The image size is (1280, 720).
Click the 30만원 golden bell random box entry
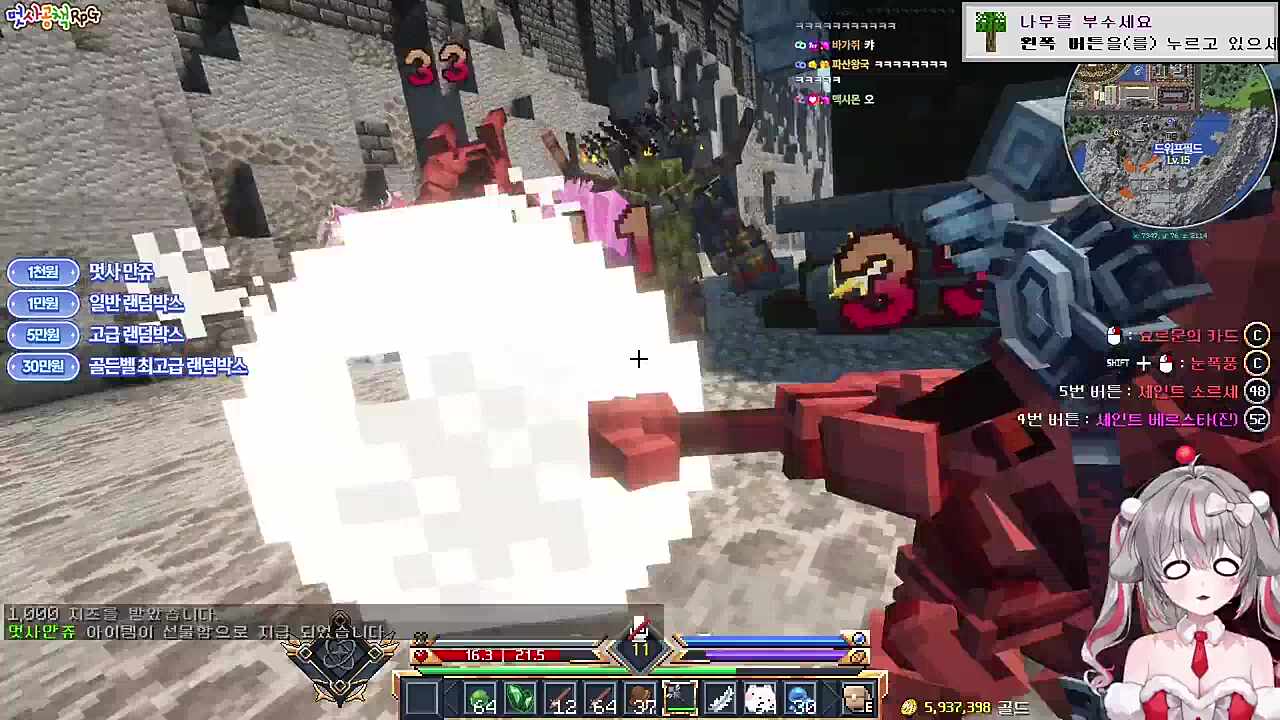(x=128, y=367)
